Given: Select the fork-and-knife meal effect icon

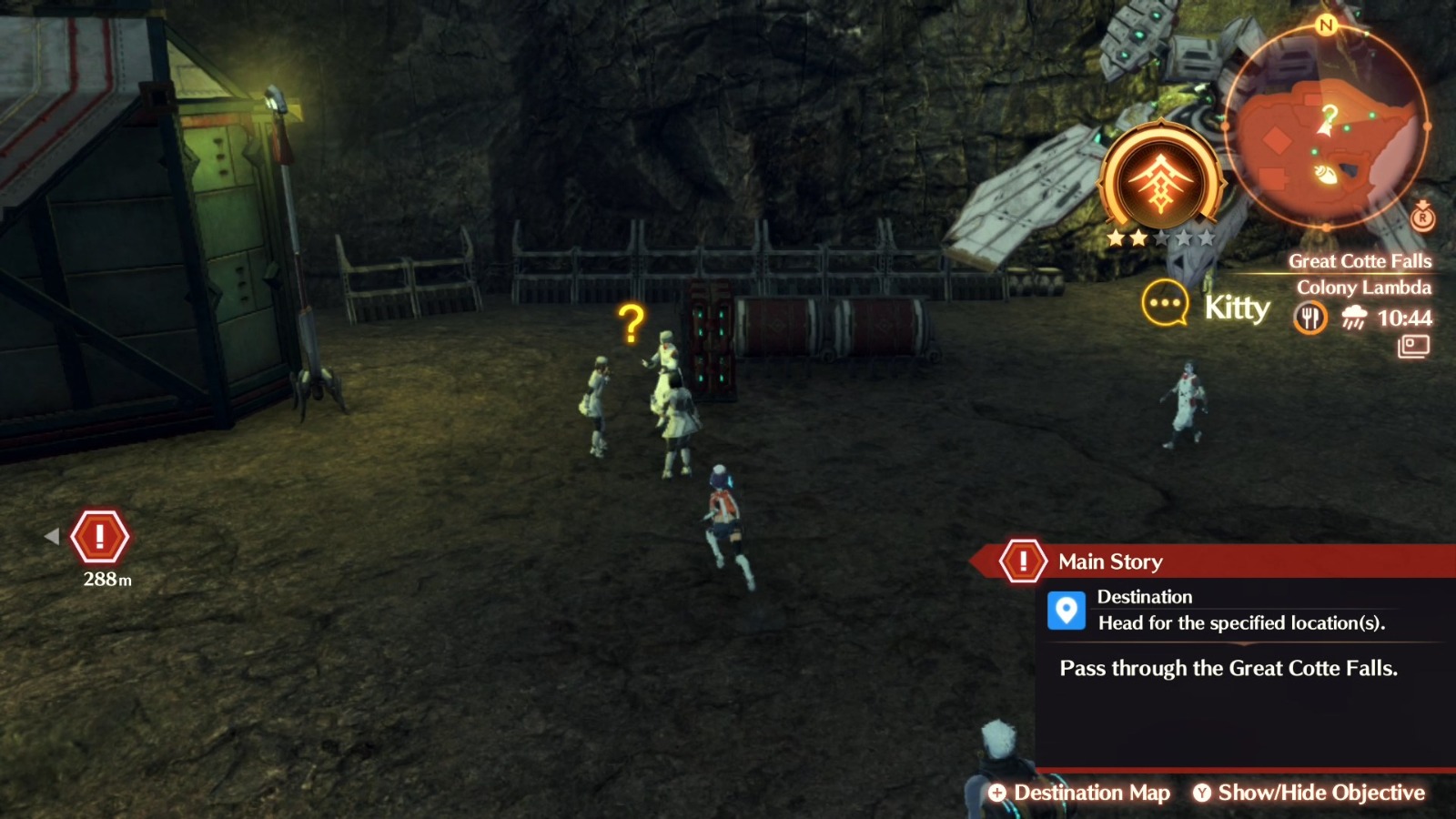Looking at the screenshot, I should (x=1310, y=318).
